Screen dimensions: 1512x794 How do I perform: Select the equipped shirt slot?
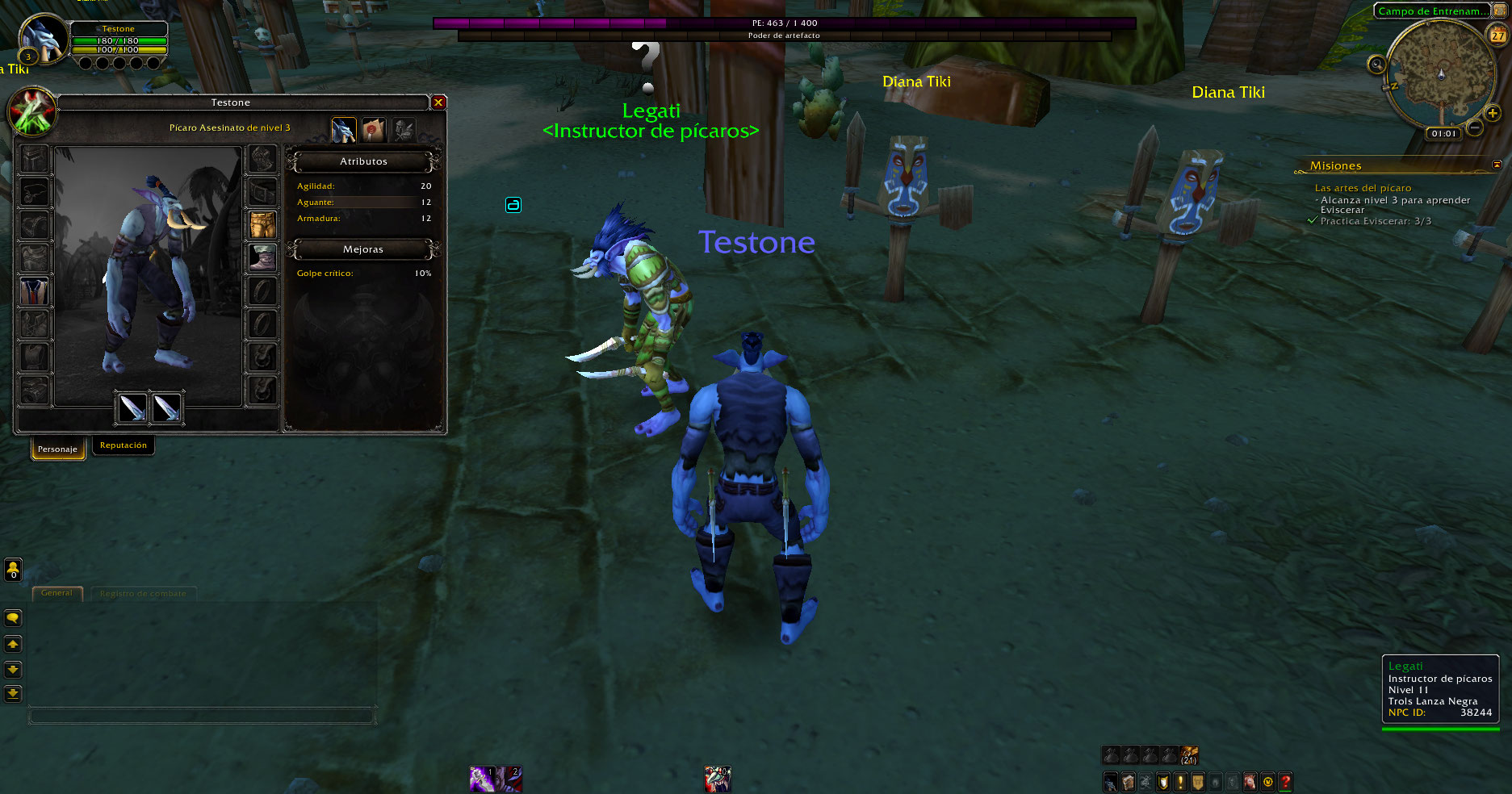pyautogui.click(x=34, y=291)
